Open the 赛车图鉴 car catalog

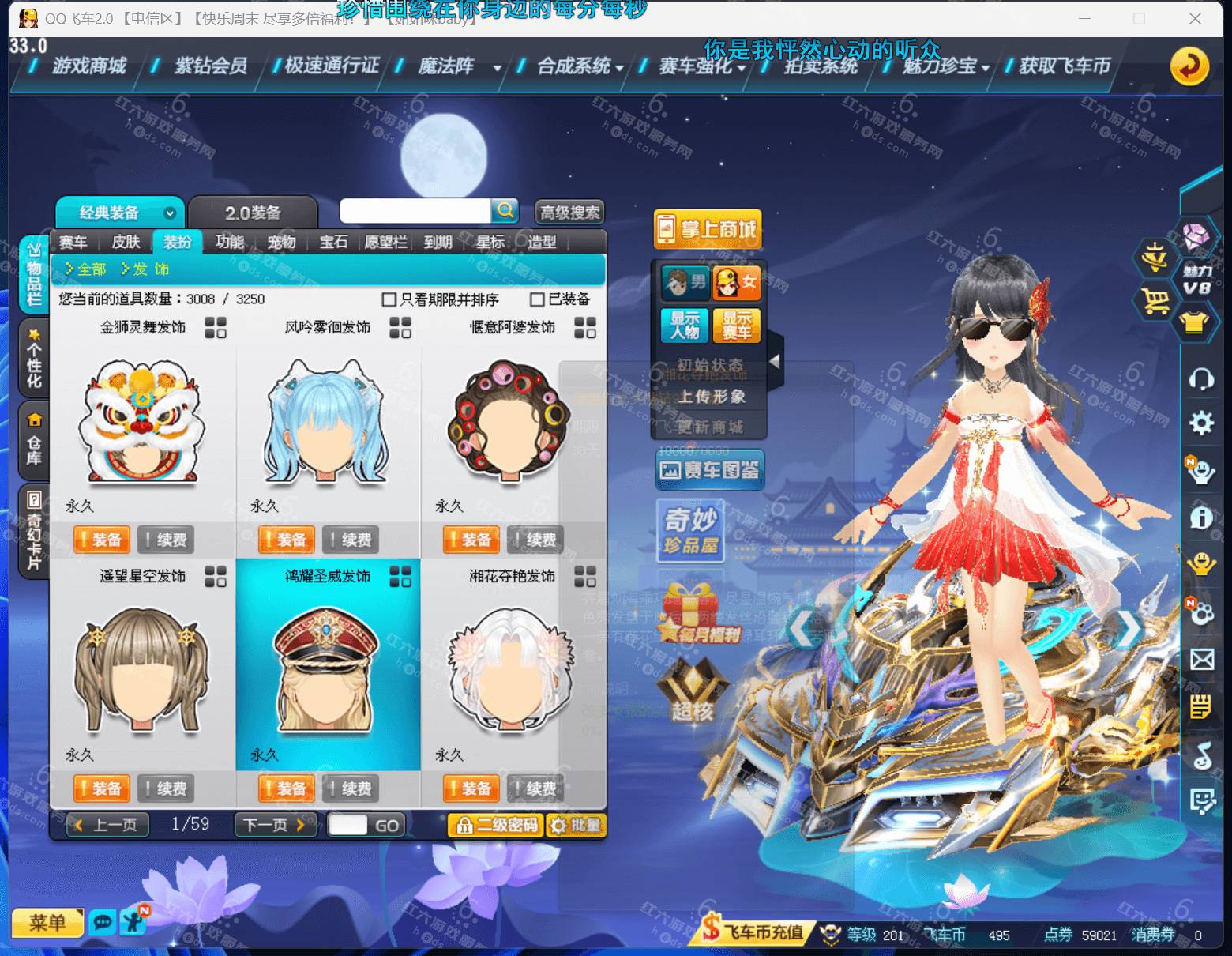[x=708, y=470]
